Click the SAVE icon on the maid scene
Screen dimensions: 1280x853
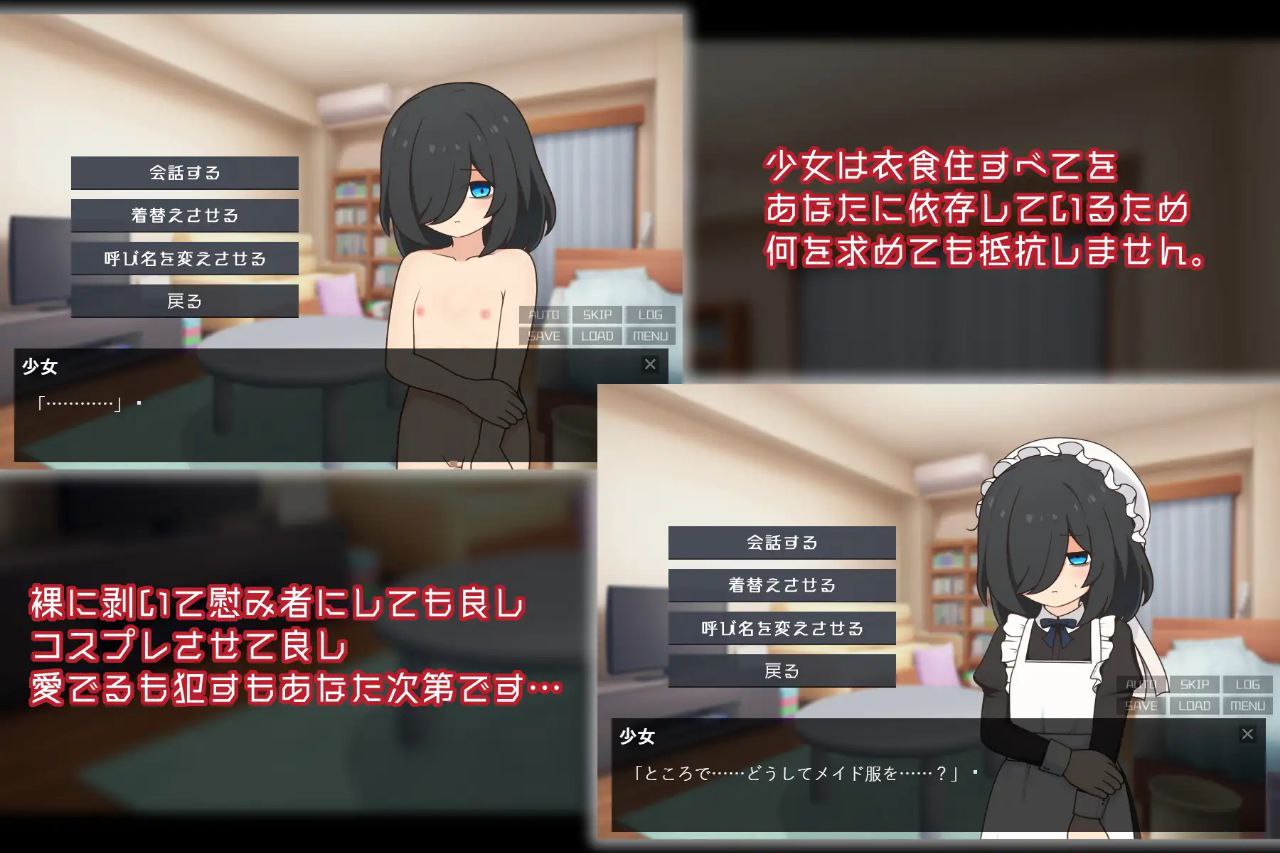(x=1141, y=705)
